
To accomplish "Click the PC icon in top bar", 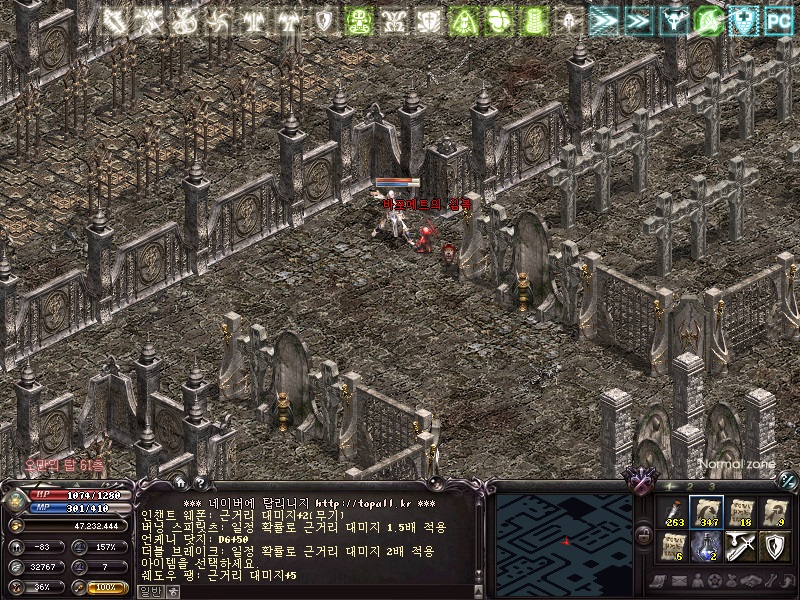I will [x=777, y=19].
